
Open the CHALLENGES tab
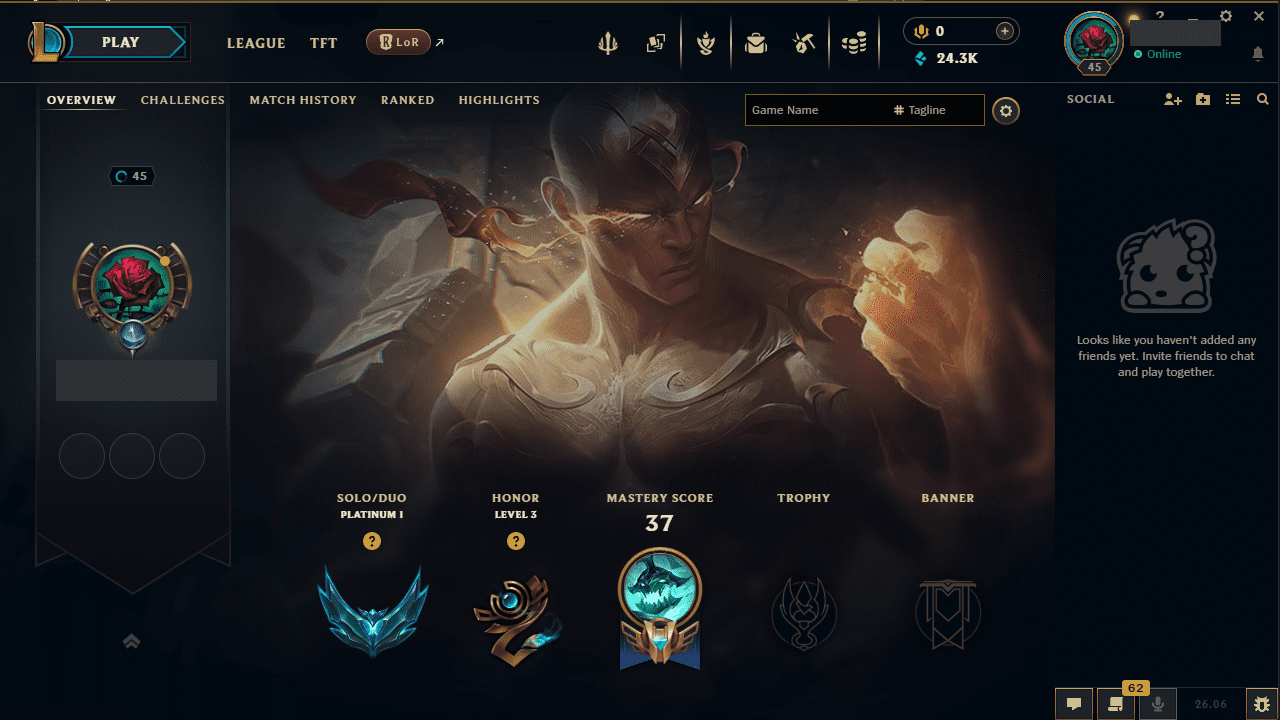(183, 100)
